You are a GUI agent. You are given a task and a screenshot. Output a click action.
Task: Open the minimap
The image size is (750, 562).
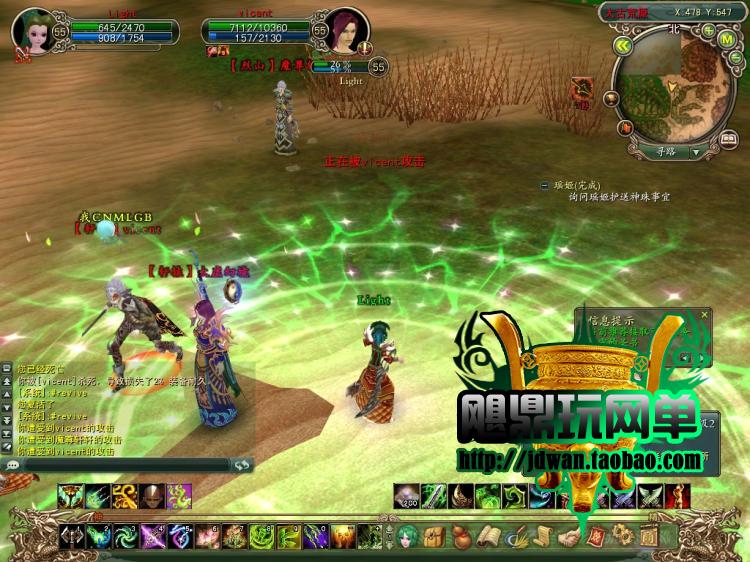click(x=676, y=96)
